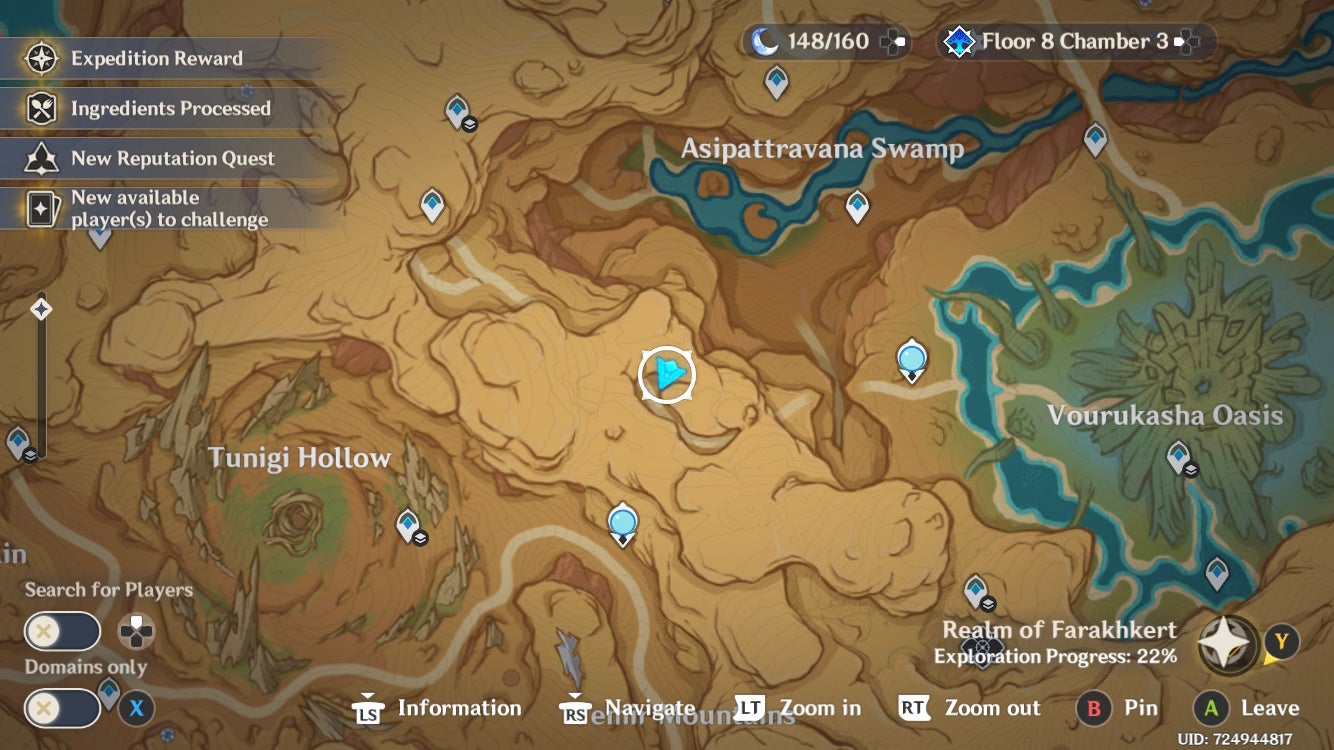1334x750 pixels.
Task: Select the Floor 8 Chamber 3 Abyss icon
Action: [x=958, y=41]
